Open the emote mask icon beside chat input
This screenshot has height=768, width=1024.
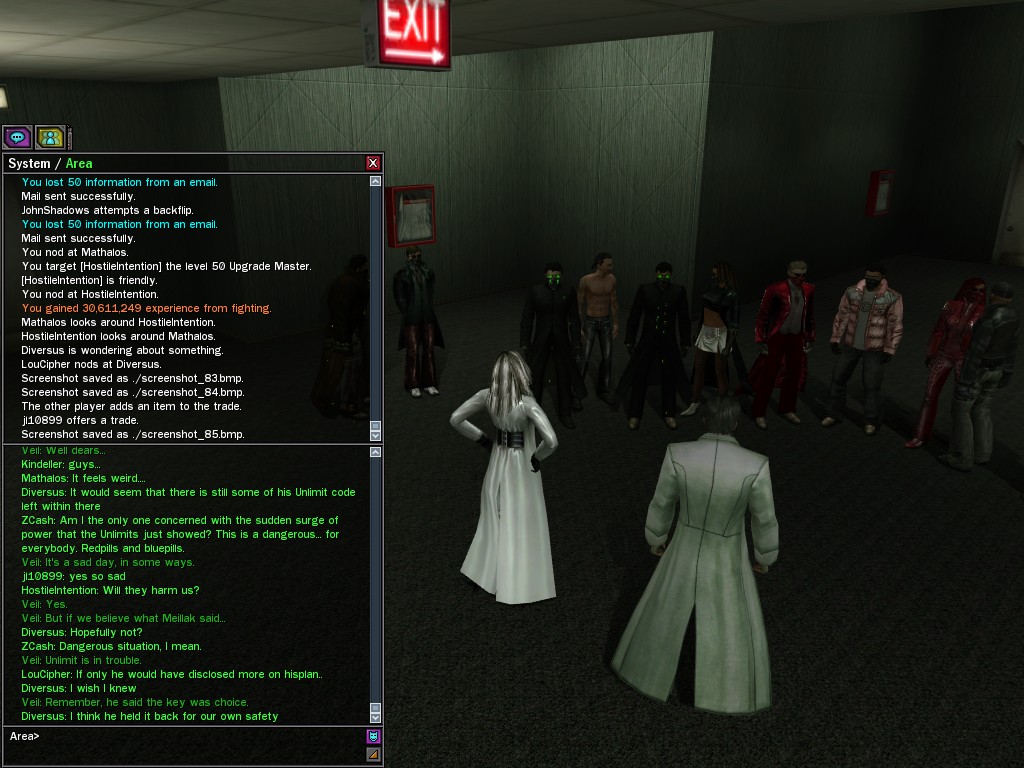coord(373,736)
